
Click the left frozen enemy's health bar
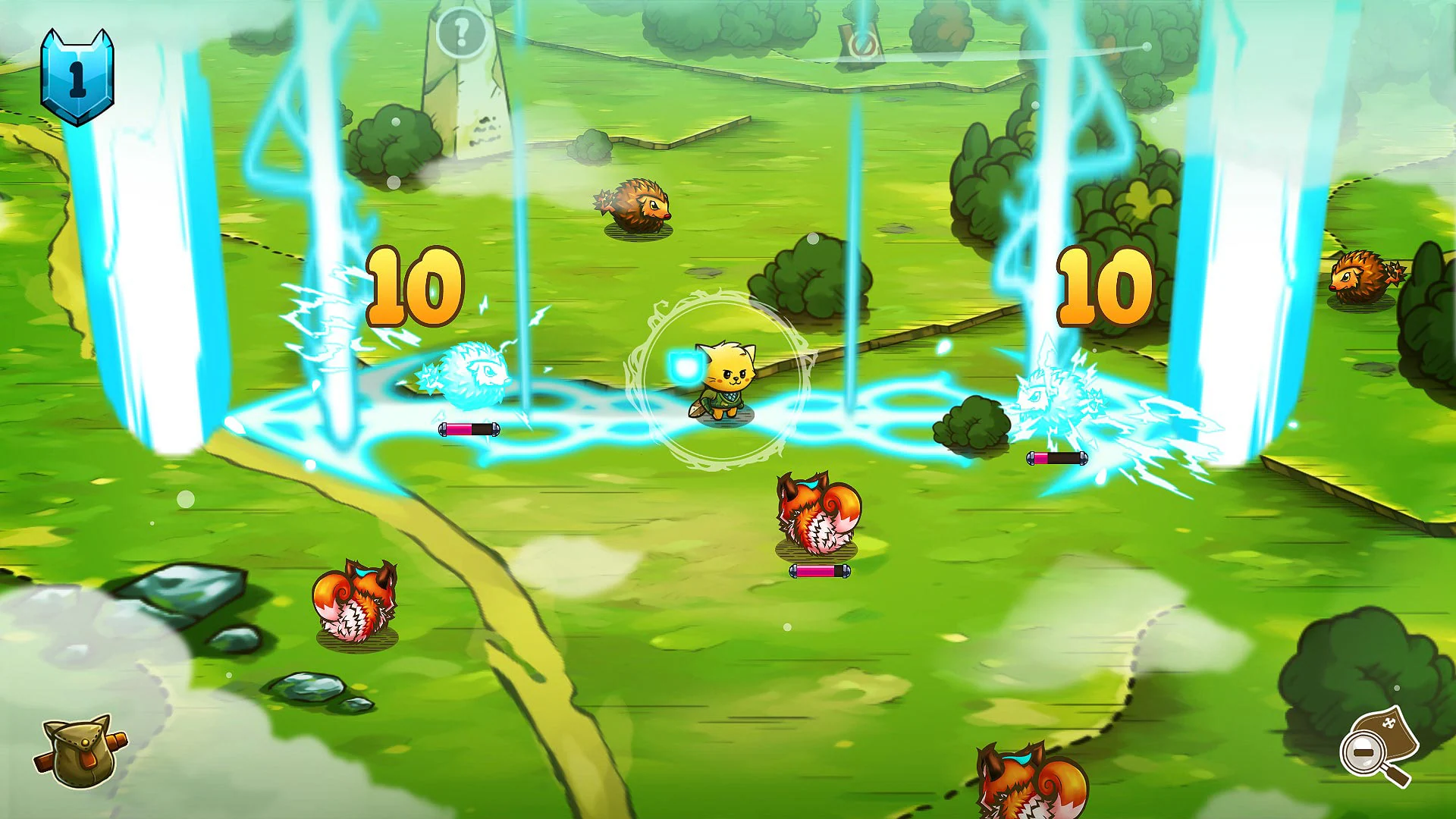click(x=469, y=430)
